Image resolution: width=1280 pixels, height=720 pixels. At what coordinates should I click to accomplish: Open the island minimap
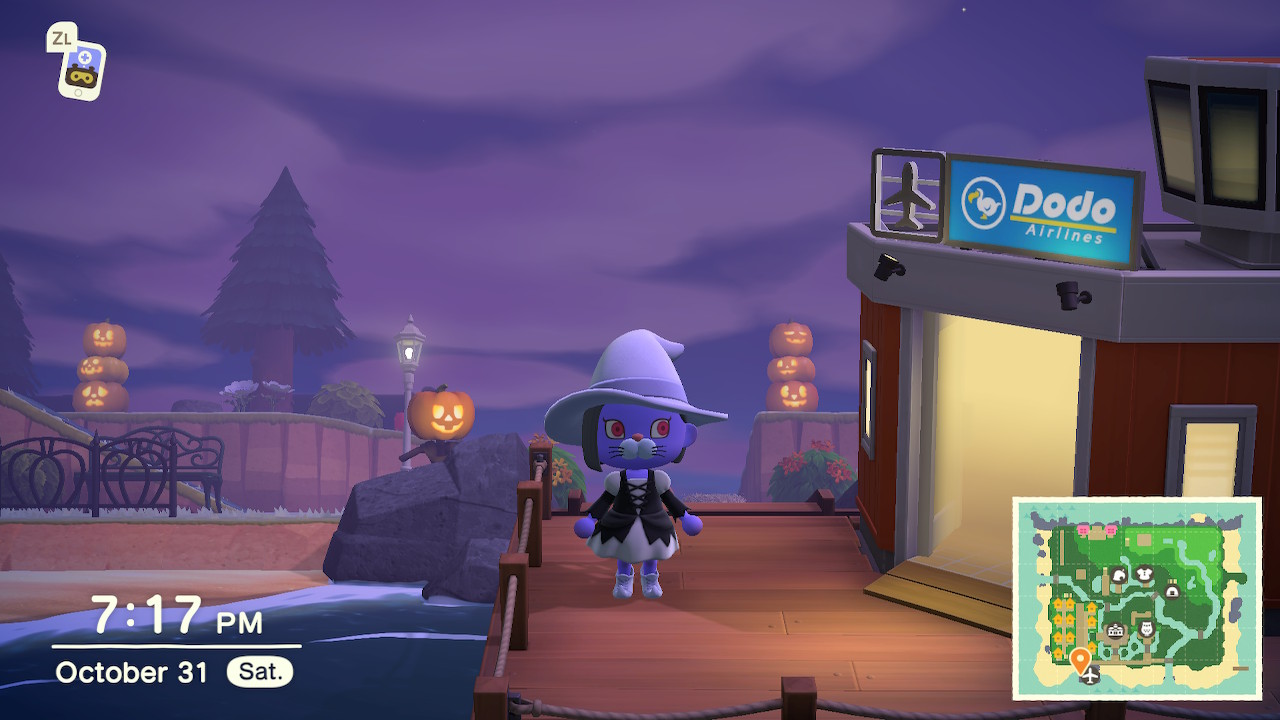[x=1137, y=598]
